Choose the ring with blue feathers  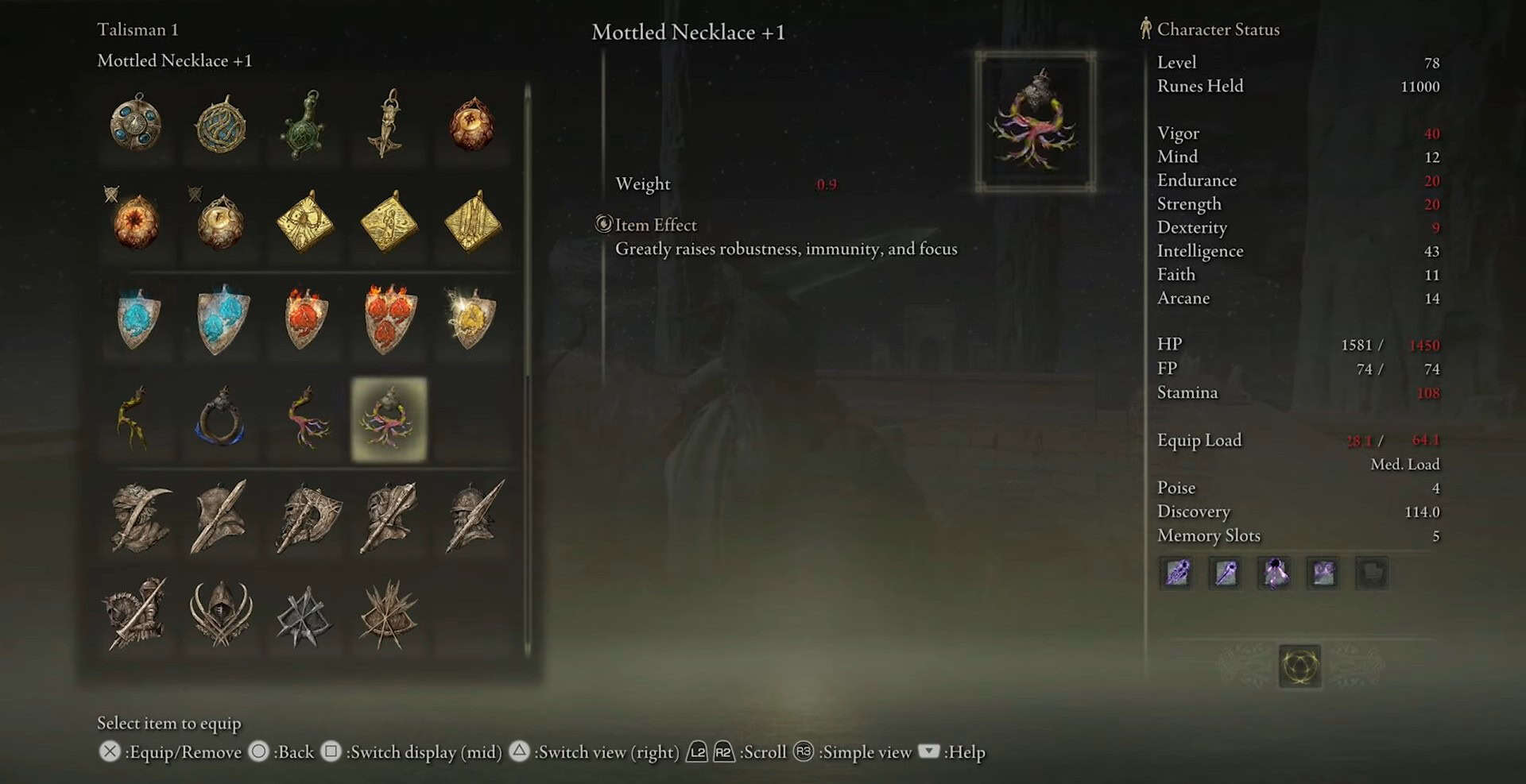pyautogui.click(x=220, y=419)
